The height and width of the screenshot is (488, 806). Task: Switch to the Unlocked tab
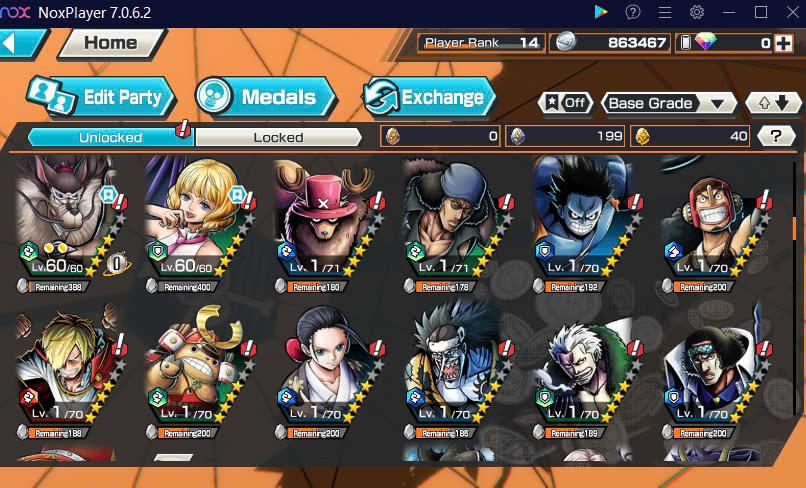(x=110, y=137)
